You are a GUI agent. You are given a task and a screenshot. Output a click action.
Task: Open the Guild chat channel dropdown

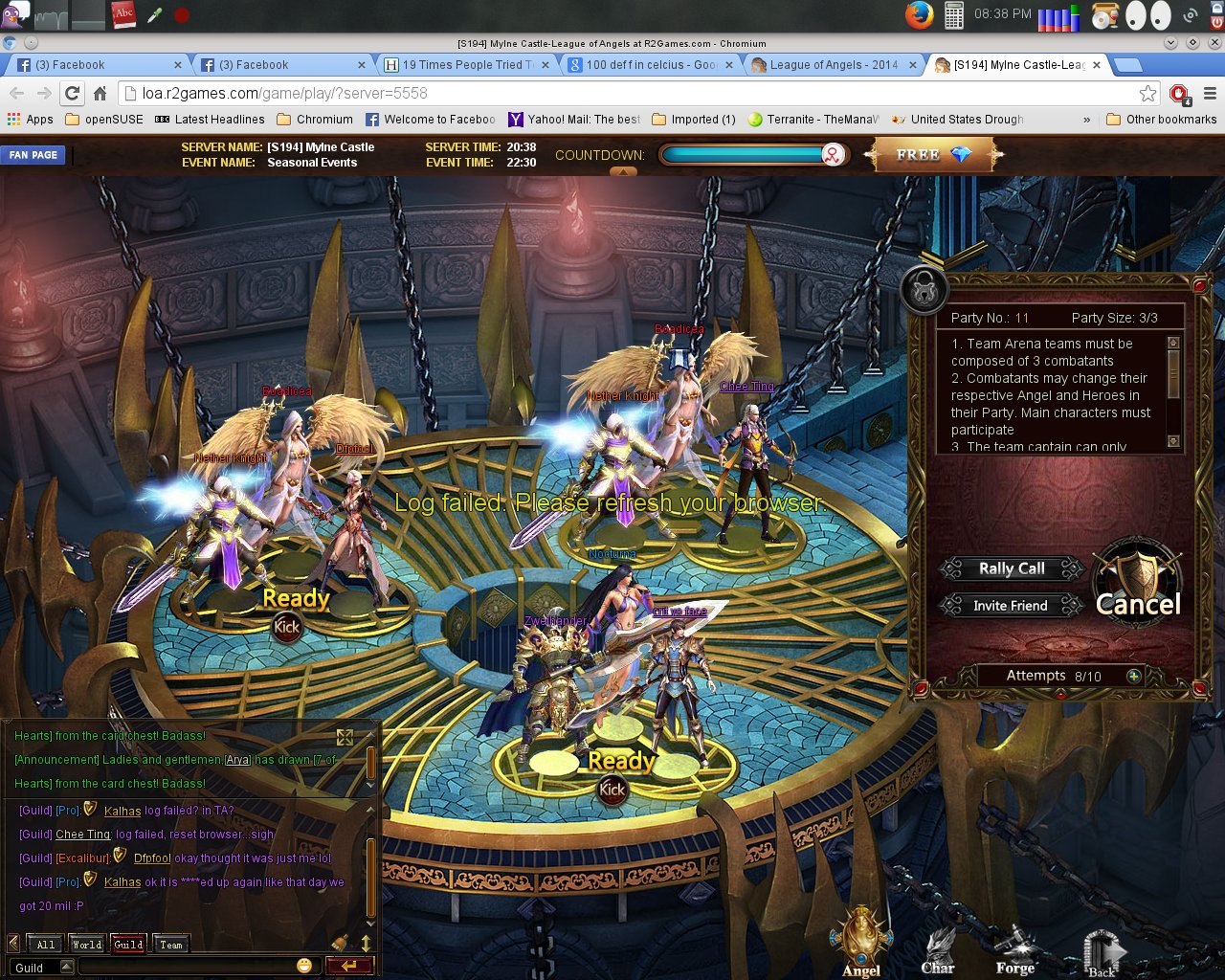click(66, 967)
